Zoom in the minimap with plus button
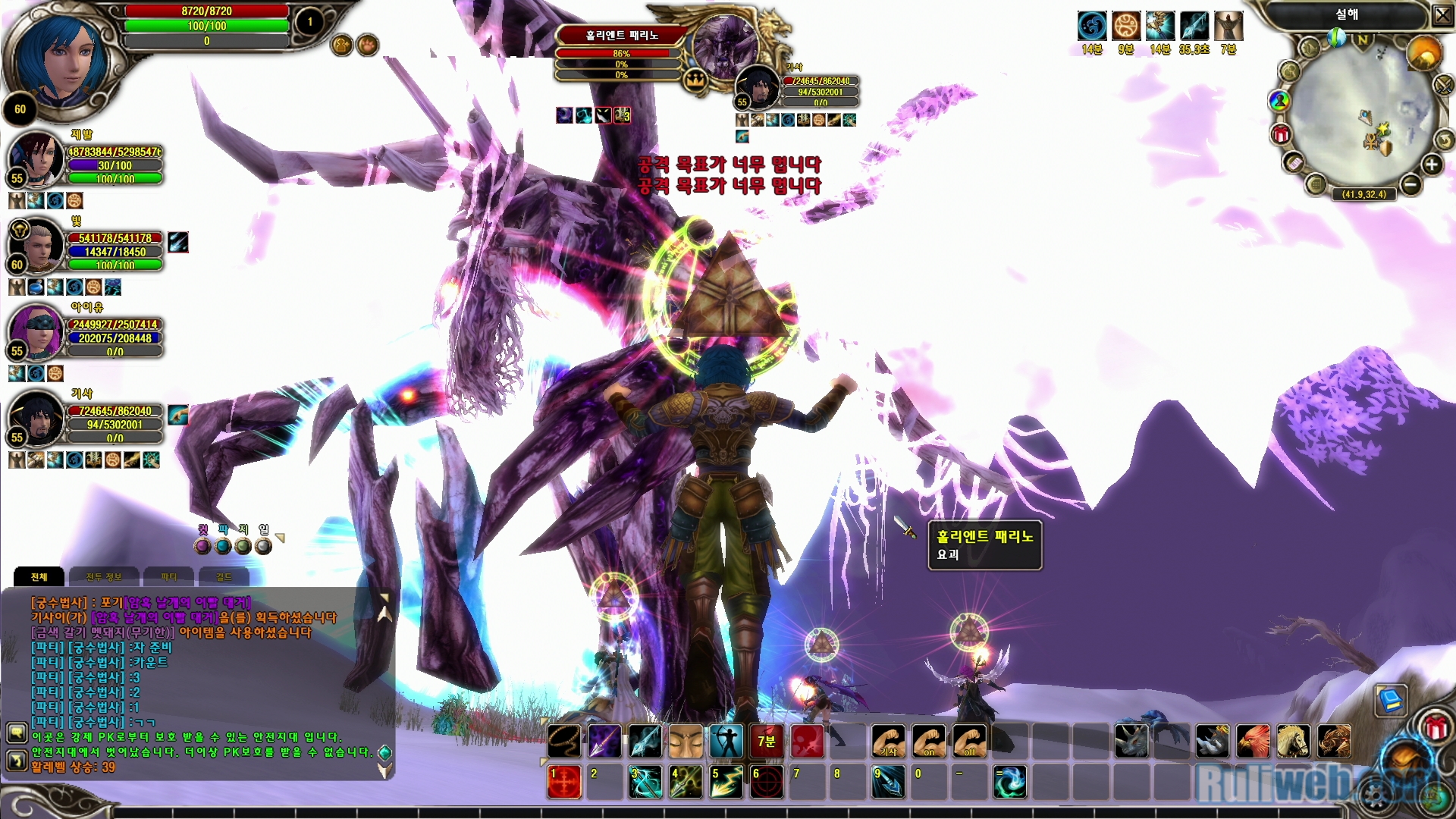 pyautogui.click(x=1431, y=165)
